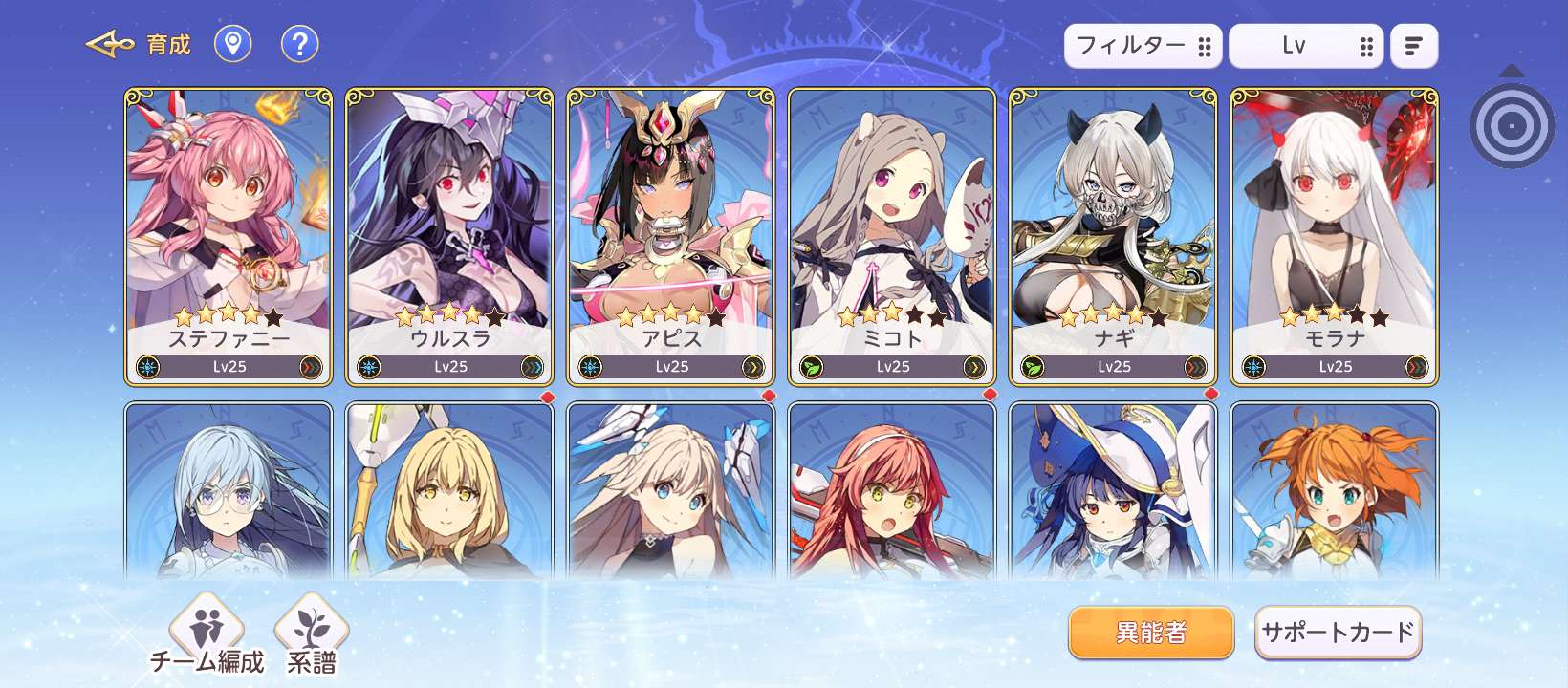Screen dimensions: 1568x688
Task: Select the orange twin-tail girl card
Action: 1335,492
